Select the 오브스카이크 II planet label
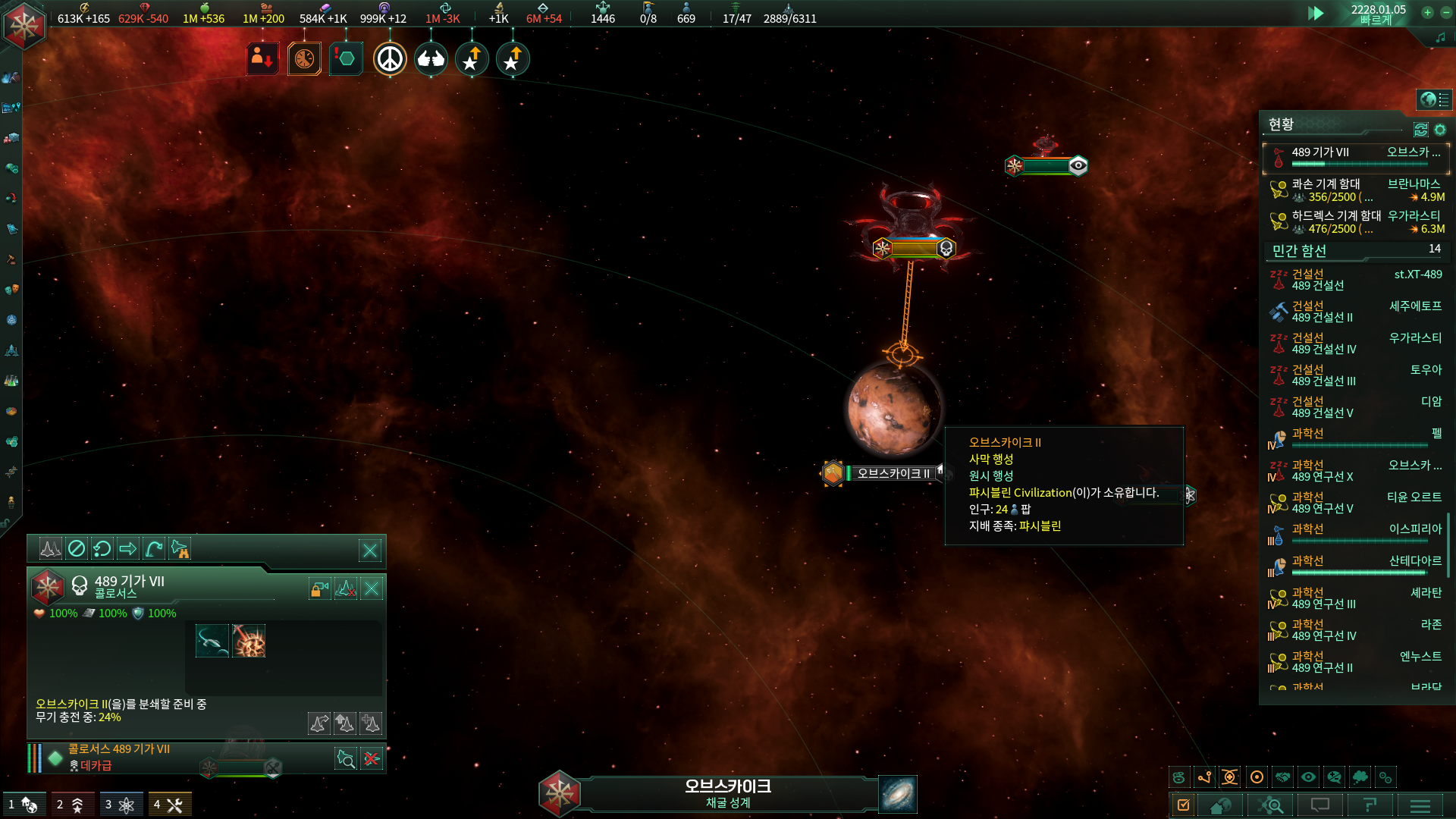The width and height of the screenshot is (1456, 819). pos(893,473)
